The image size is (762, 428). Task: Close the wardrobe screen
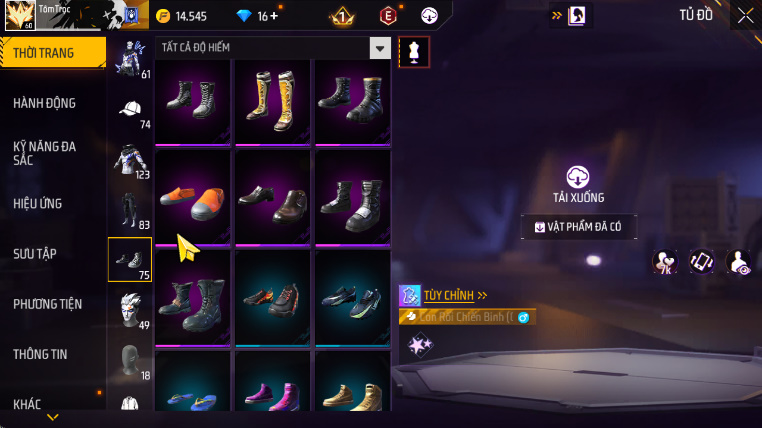pos(745,15)
